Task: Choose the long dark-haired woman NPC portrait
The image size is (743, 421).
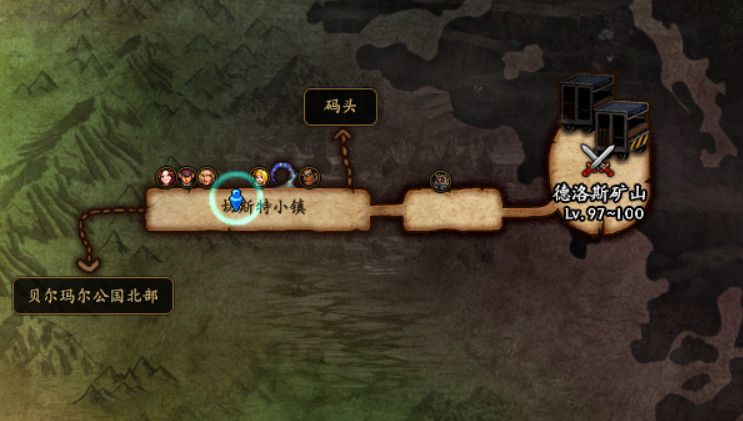Action: (x=166, y=177)
